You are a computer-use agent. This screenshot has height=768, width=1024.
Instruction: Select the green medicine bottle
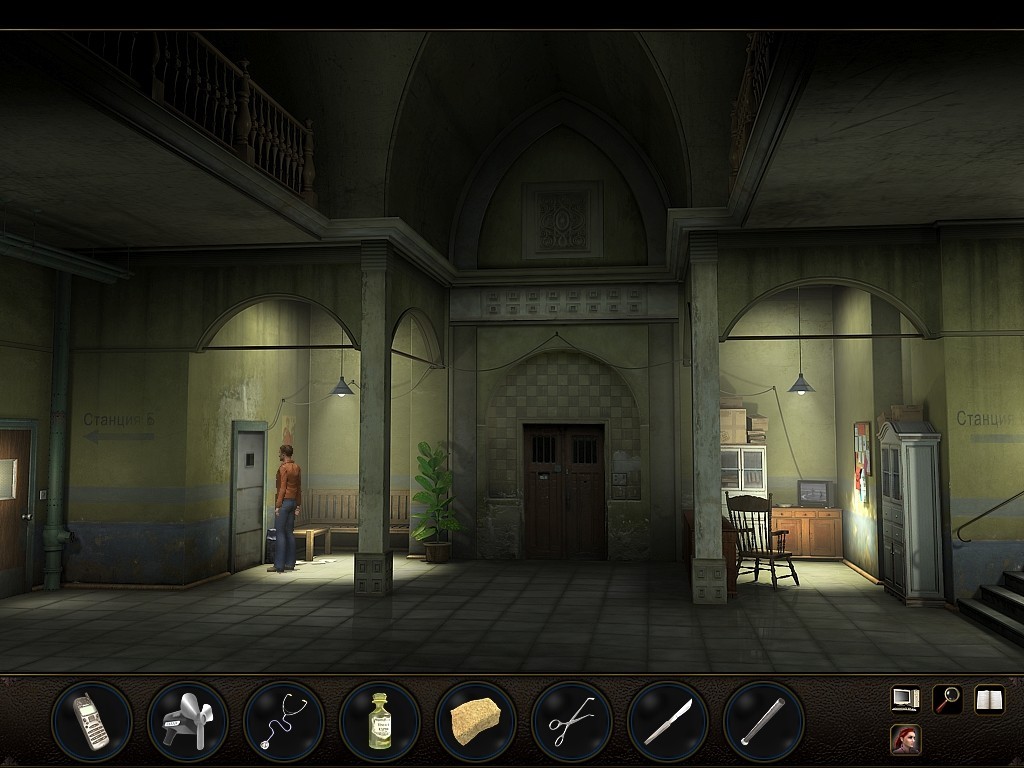click(379, 721)
